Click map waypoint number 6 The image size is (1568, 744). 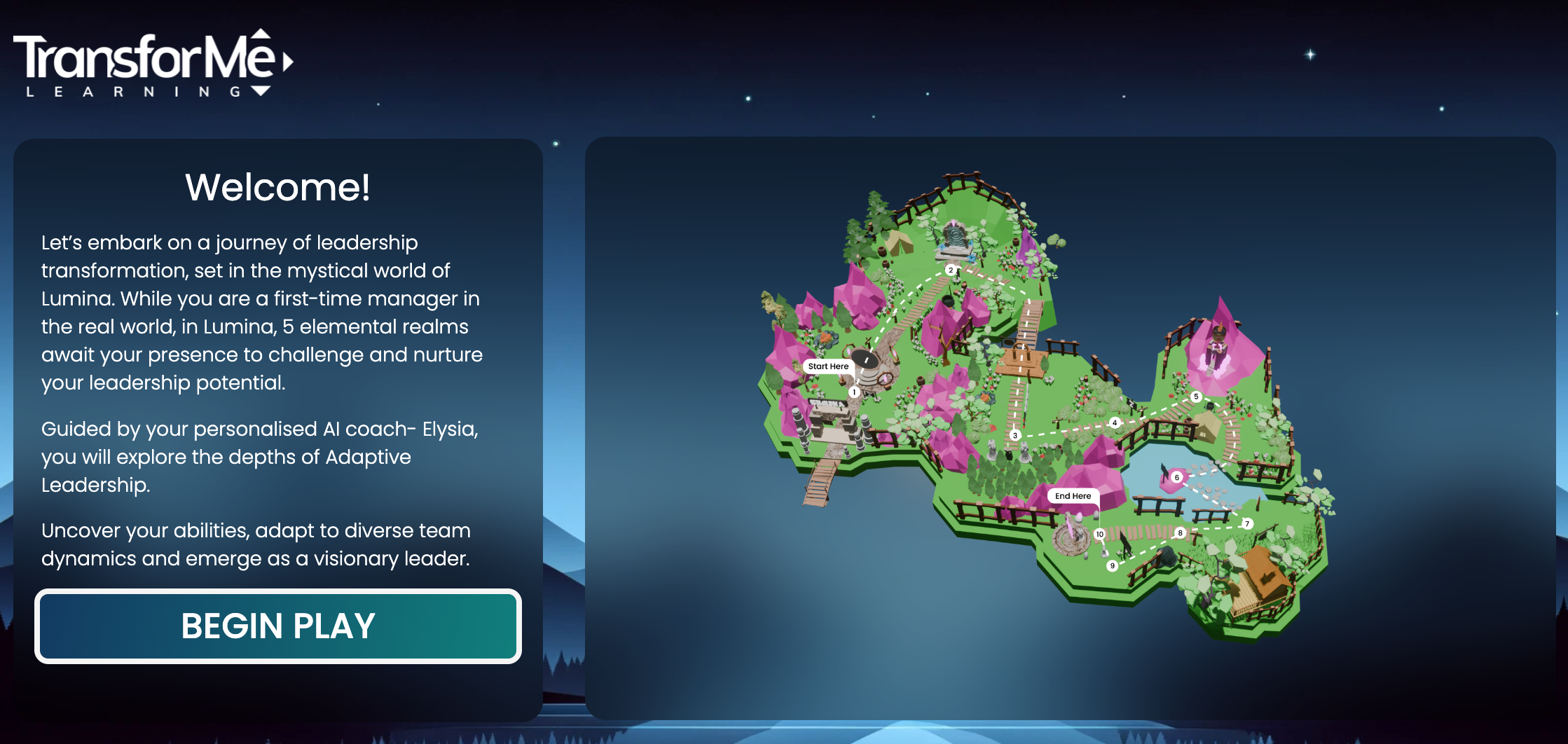(x=1177, y=478)
